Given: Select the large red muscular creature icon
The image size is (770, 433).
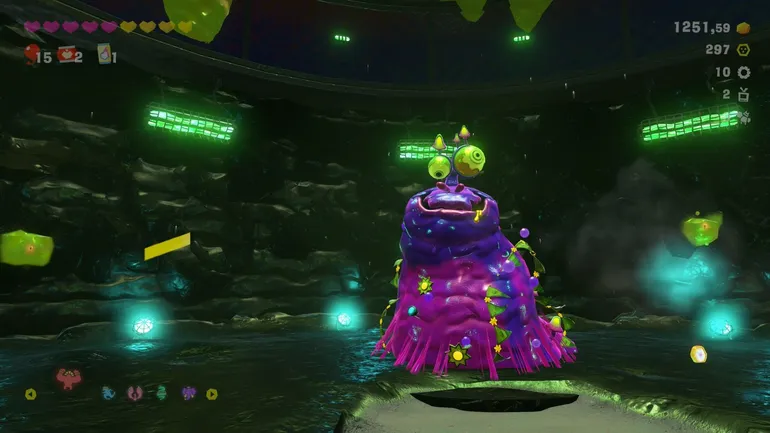Looking at the screenshot, I should (x=70, y=379).
